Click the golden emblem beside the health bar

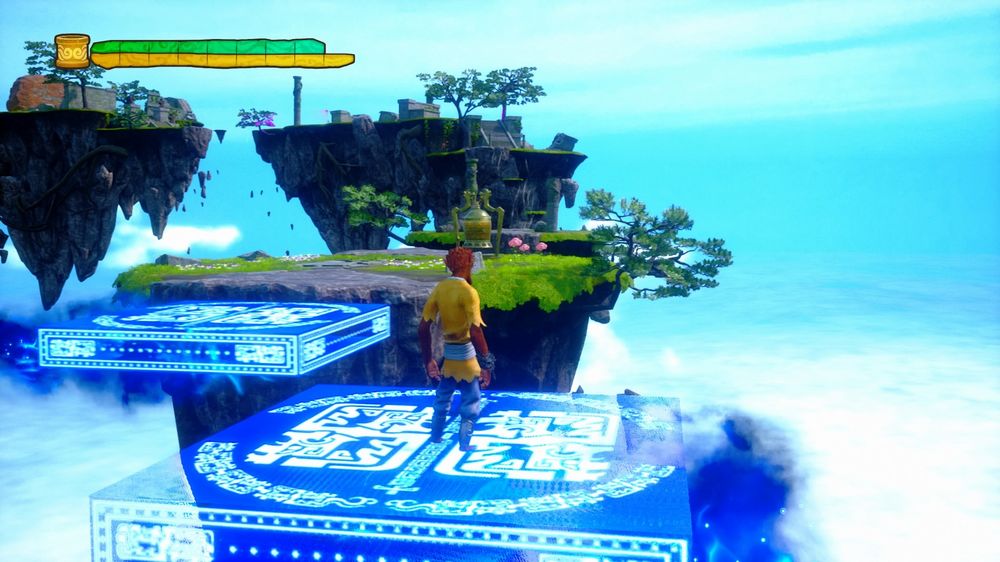pos(72,51)
